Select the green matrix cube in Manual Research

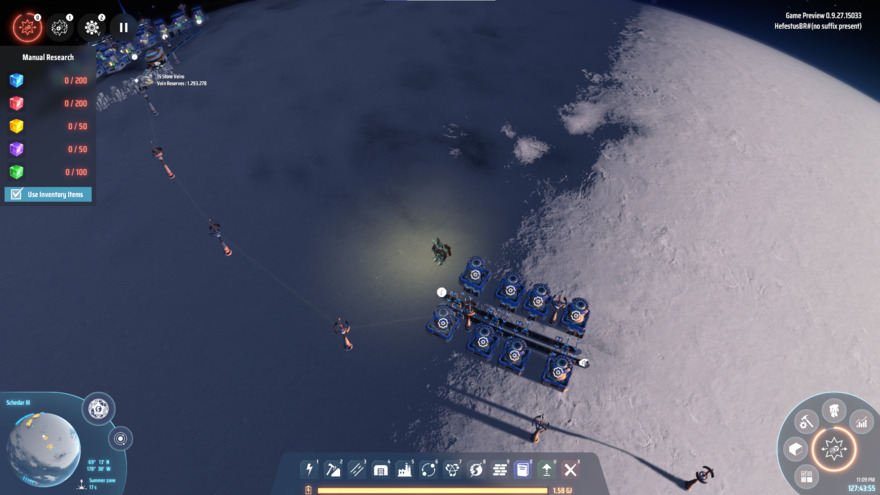click(16, 172)
